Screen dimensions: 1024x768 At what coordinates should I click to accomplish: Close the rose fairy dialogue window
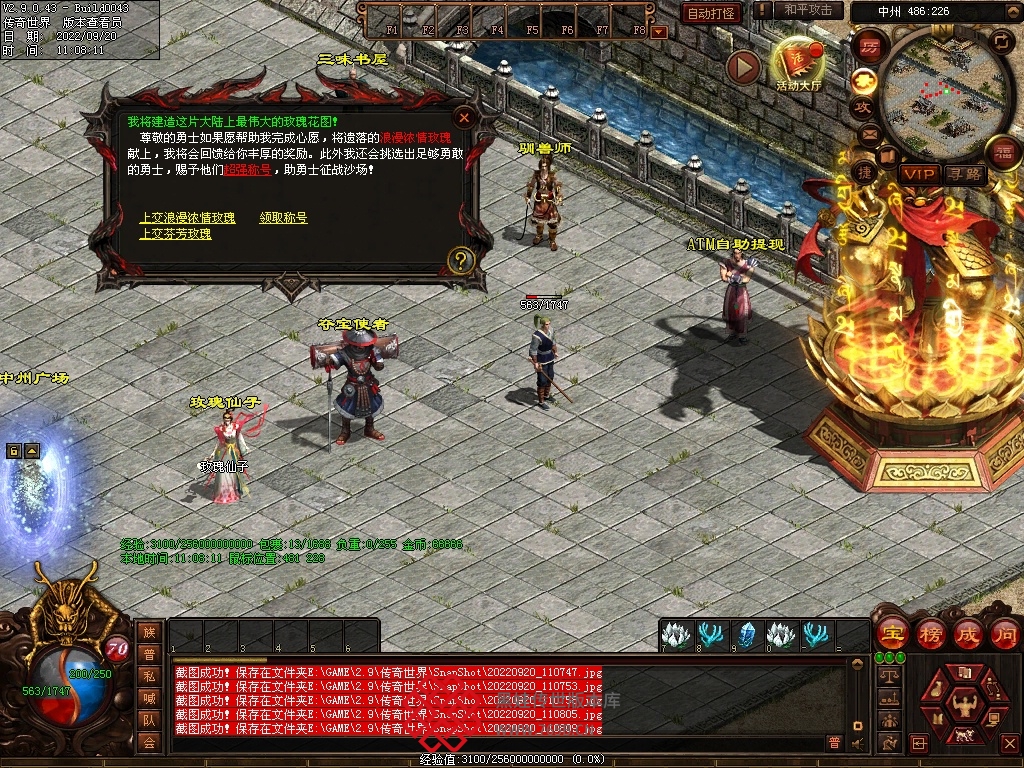pos(463,117)
